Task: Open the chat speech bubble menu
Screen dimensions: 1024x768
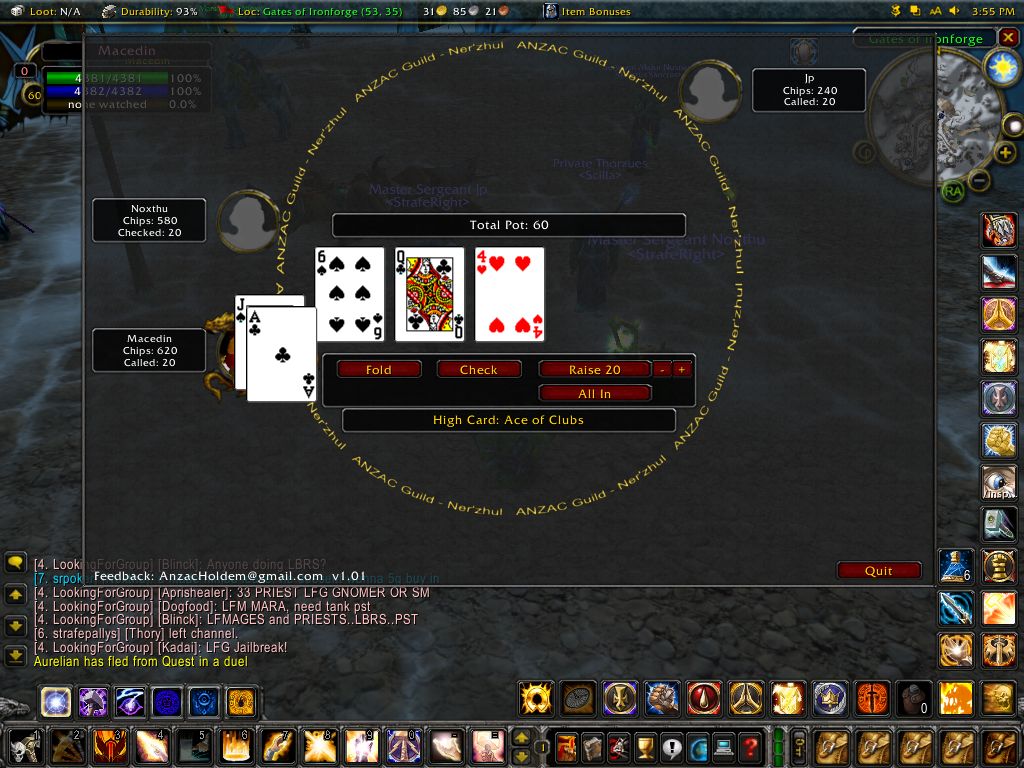Action: point(15,563)
